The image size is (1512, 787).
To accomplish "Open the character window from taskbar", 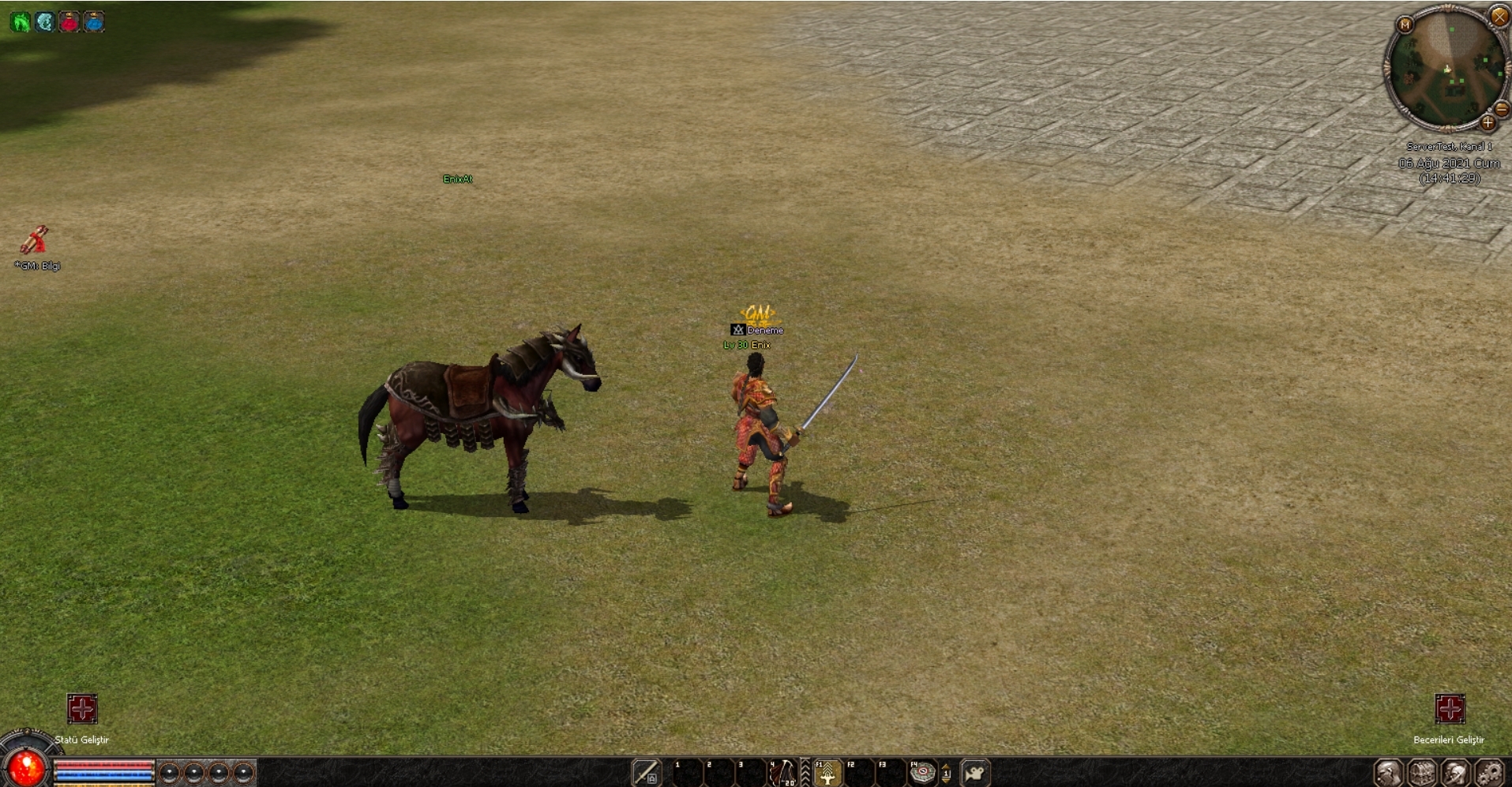I will (1388, 773).
